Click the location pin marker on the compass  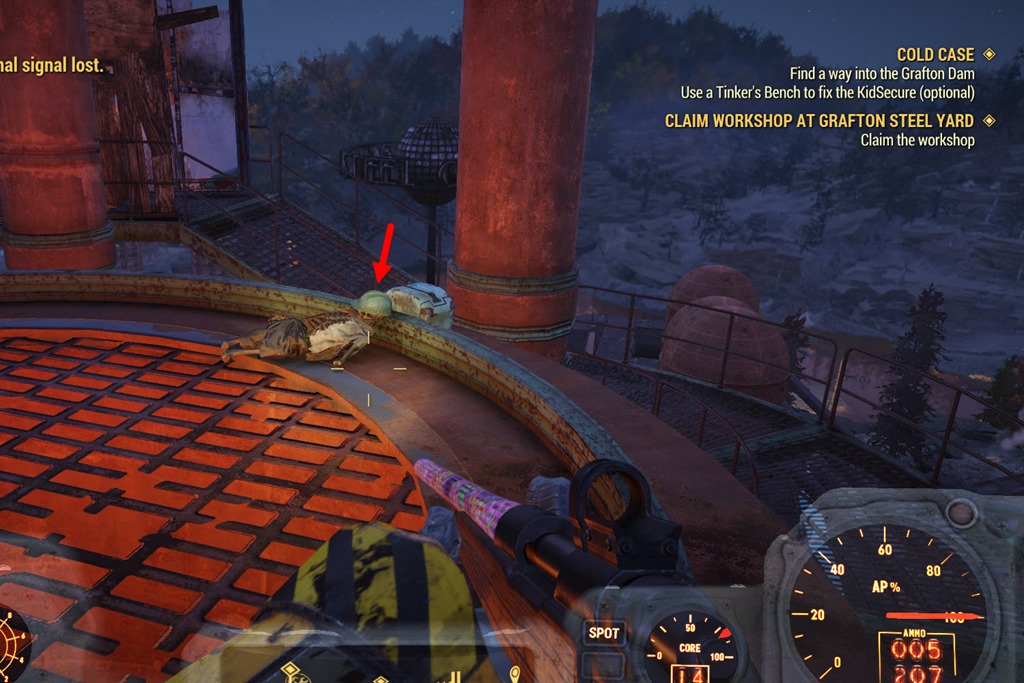point(515,673)
